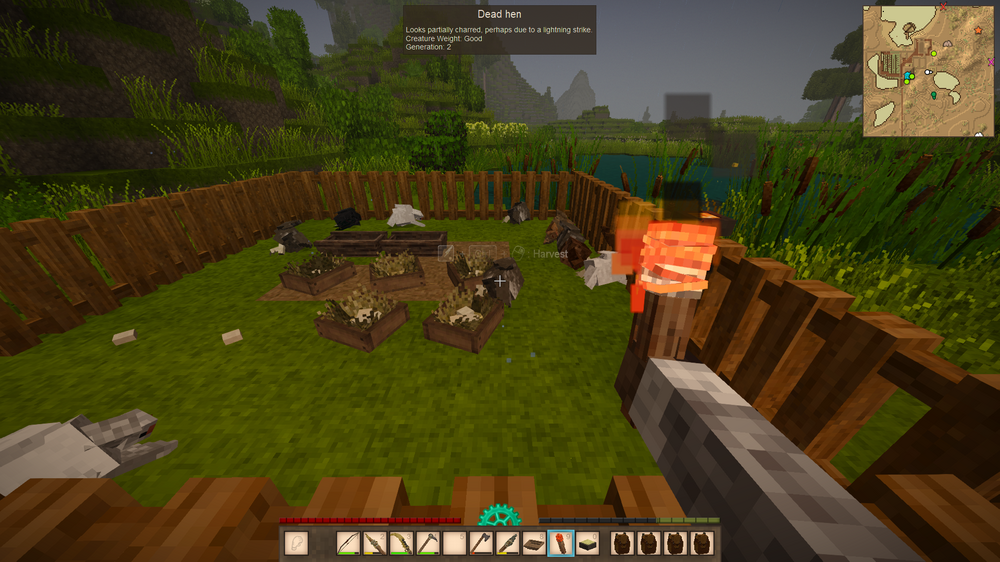Click the dark green pin on the minimap

pyautogui.click(x=934, y=96)
